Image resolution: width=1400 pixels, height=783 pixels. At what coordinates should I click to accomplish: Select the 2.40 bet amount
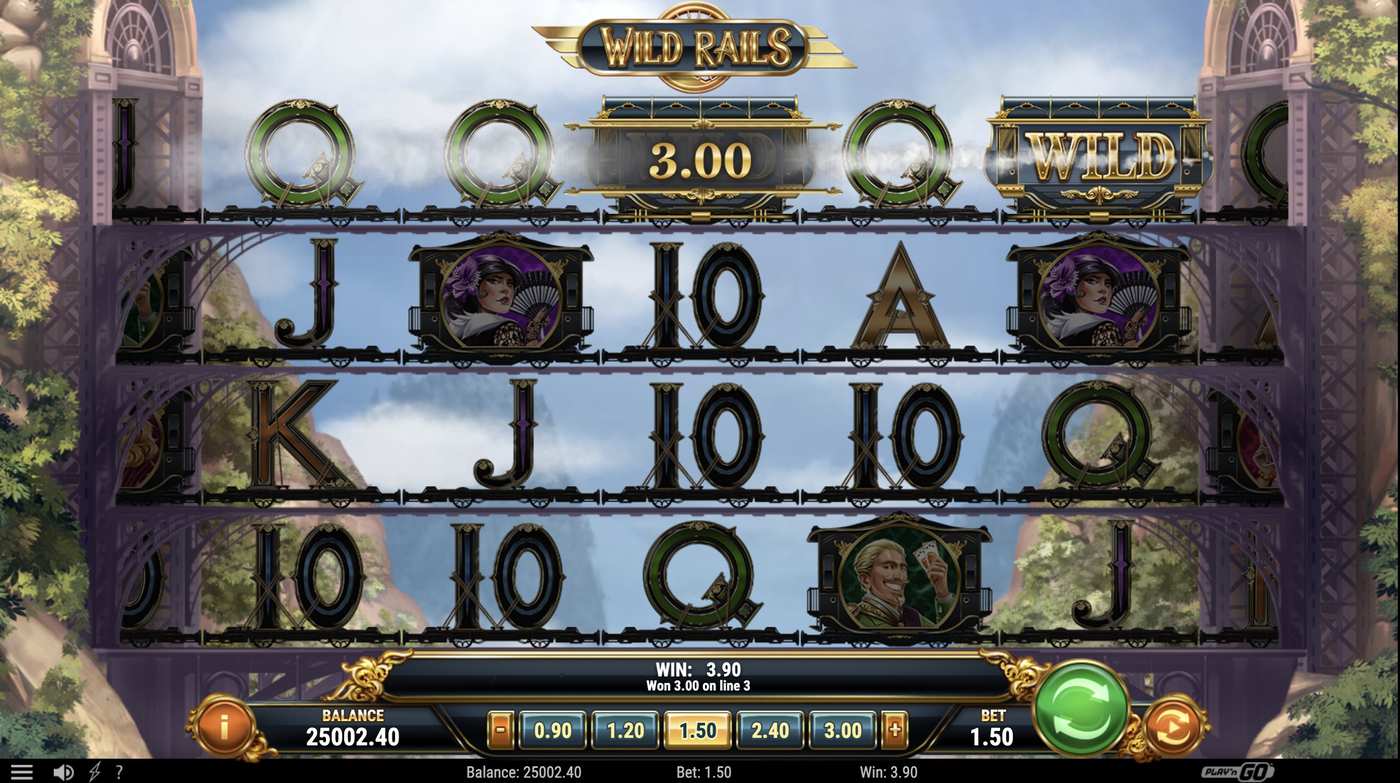[x=770, y=730]
